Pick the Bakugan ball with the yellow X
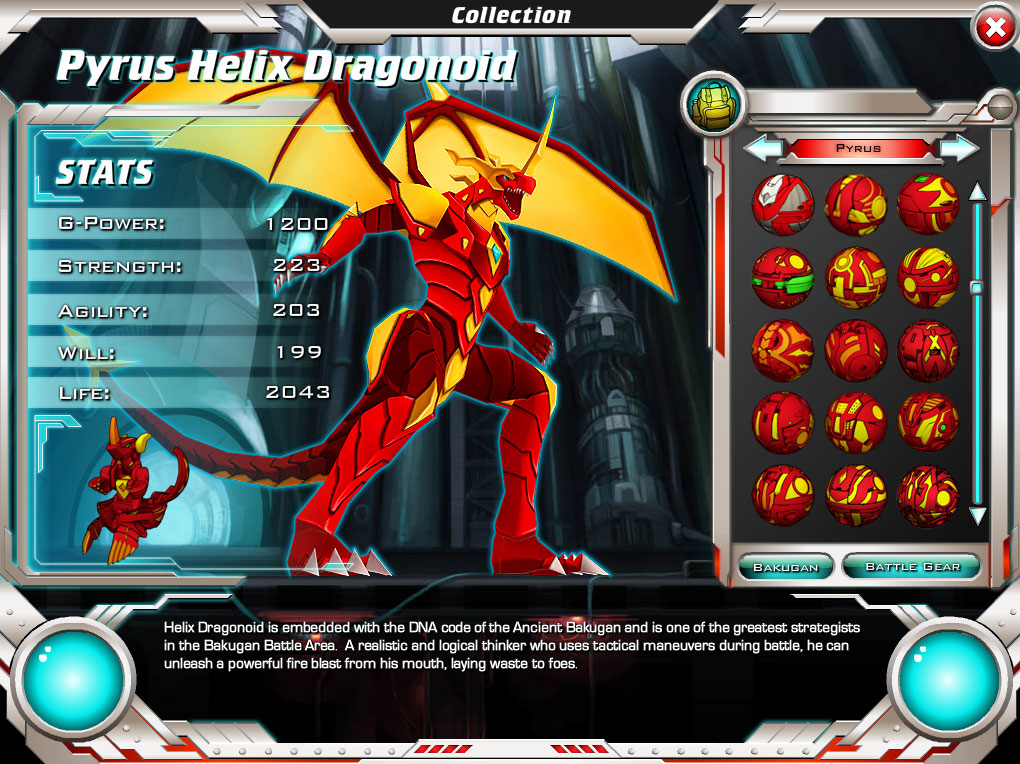1020x764 pixels. (928, 351)
